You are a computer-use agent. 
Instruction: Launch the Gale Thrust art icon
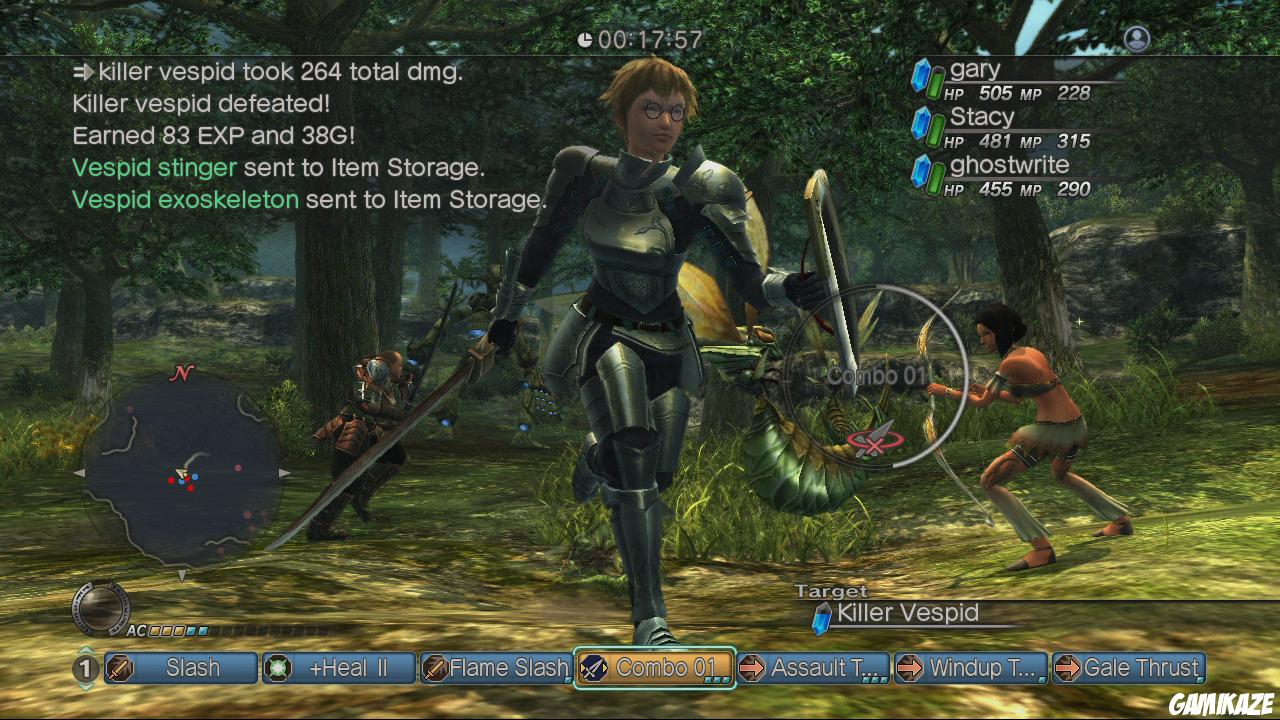tap(1067, 668)
